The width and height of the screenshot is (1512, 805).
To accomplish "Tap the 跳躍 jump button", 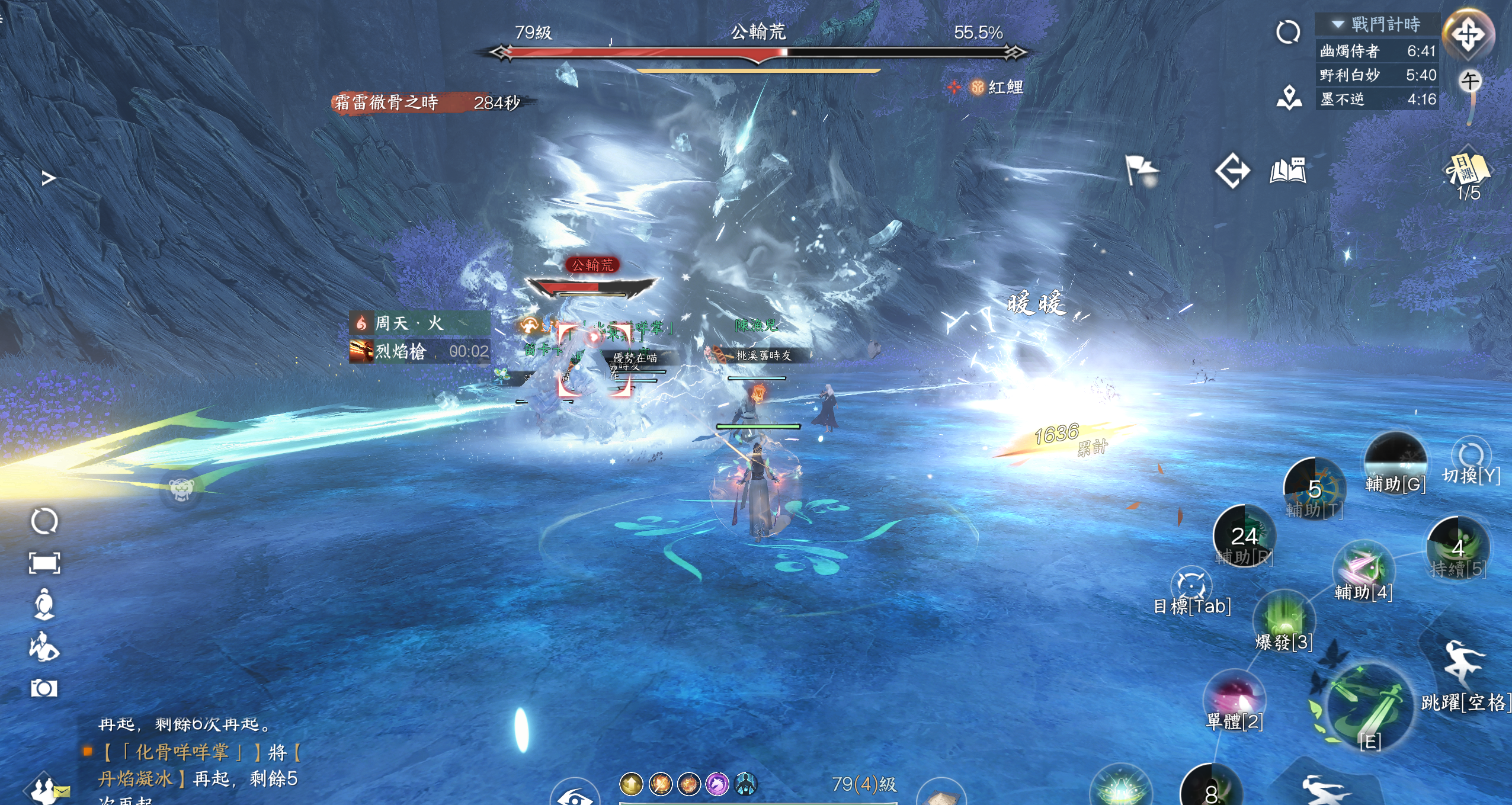I will [x=1463, y=663].
